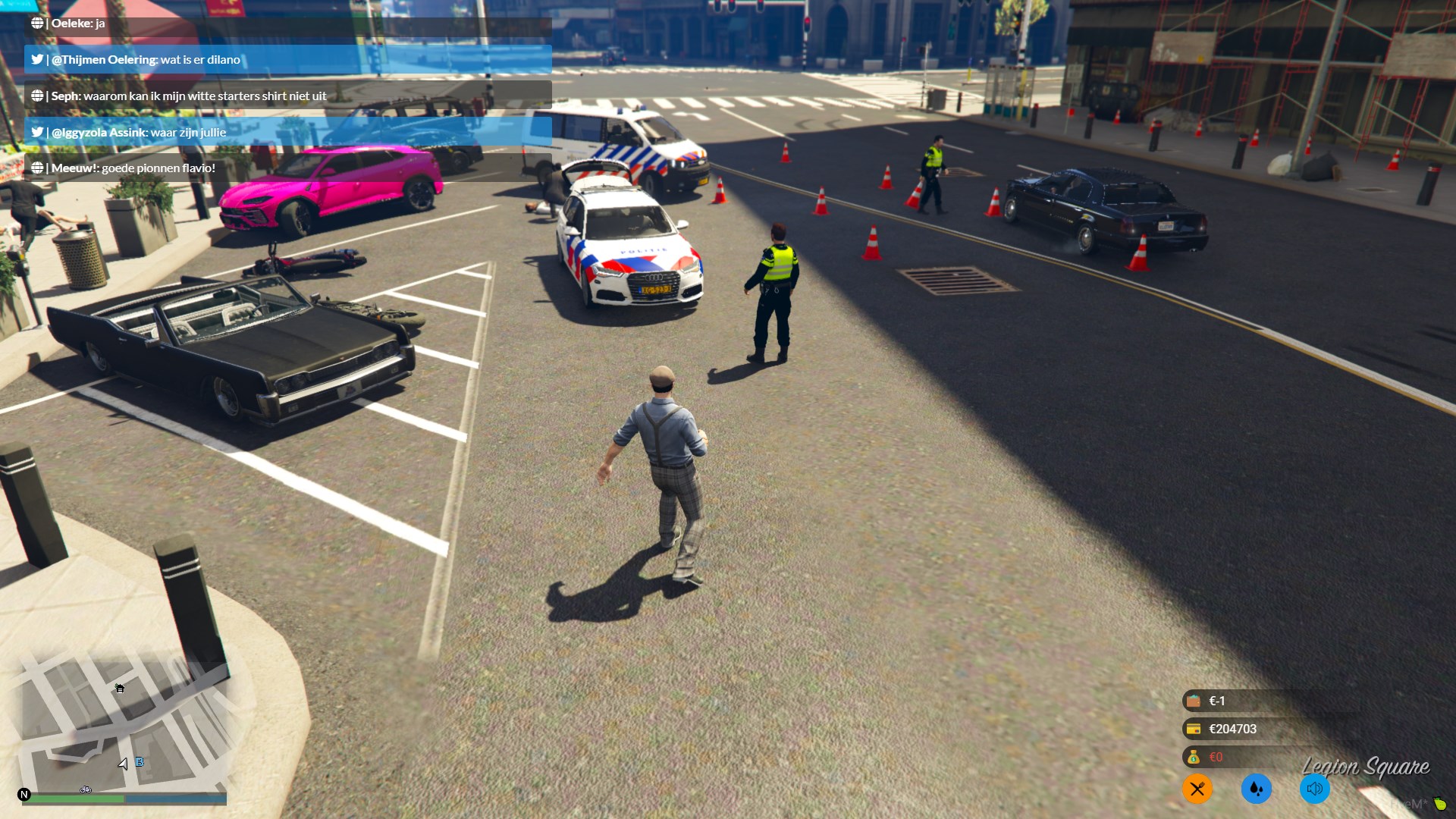The width and height of the screenshot is (1456, 819).
Task: Click Seph's chat message about starters shirt
Action: coord(287,96)
